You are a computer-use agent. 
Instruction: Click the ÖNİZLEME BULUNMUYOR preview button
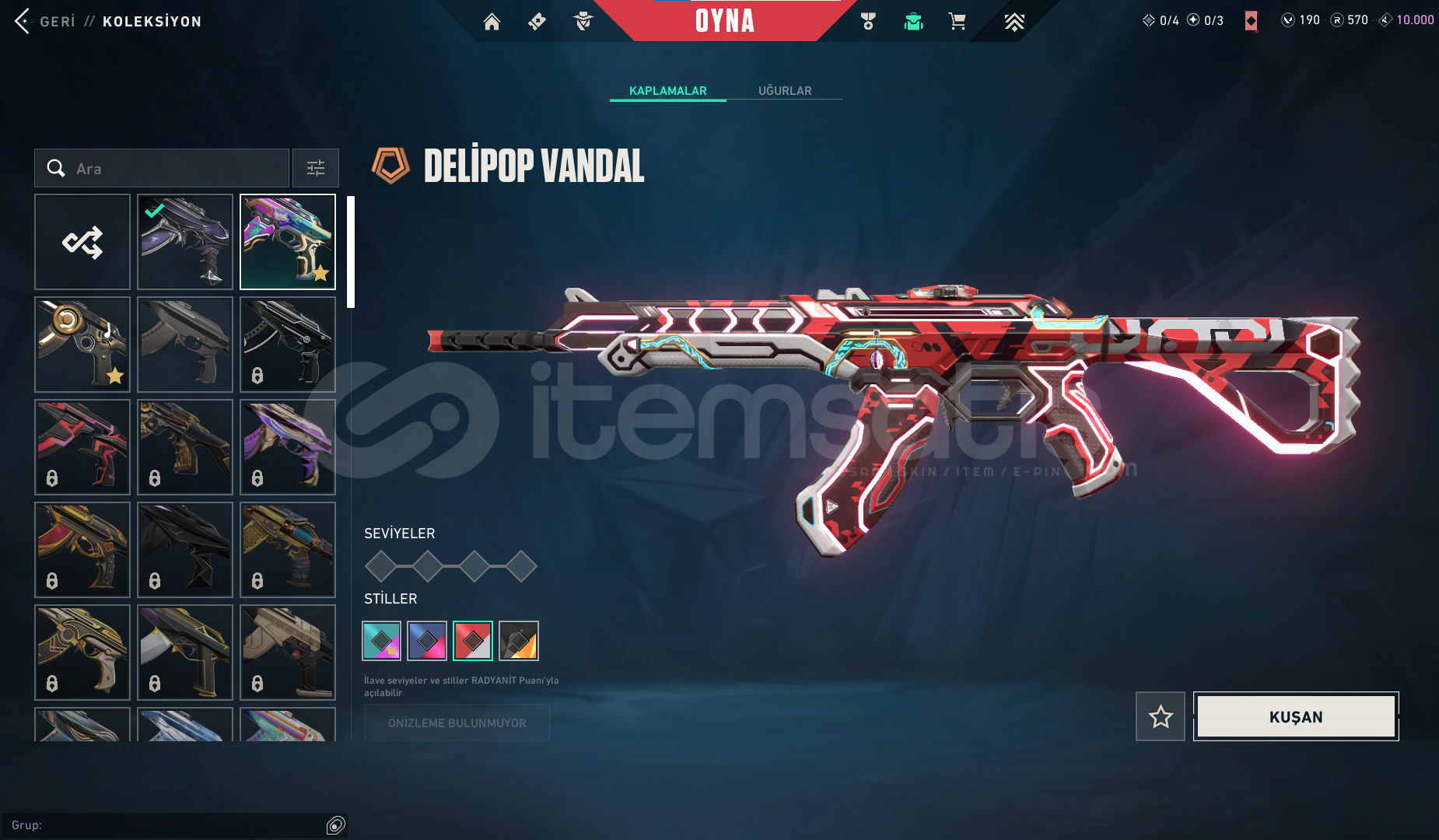457,723
